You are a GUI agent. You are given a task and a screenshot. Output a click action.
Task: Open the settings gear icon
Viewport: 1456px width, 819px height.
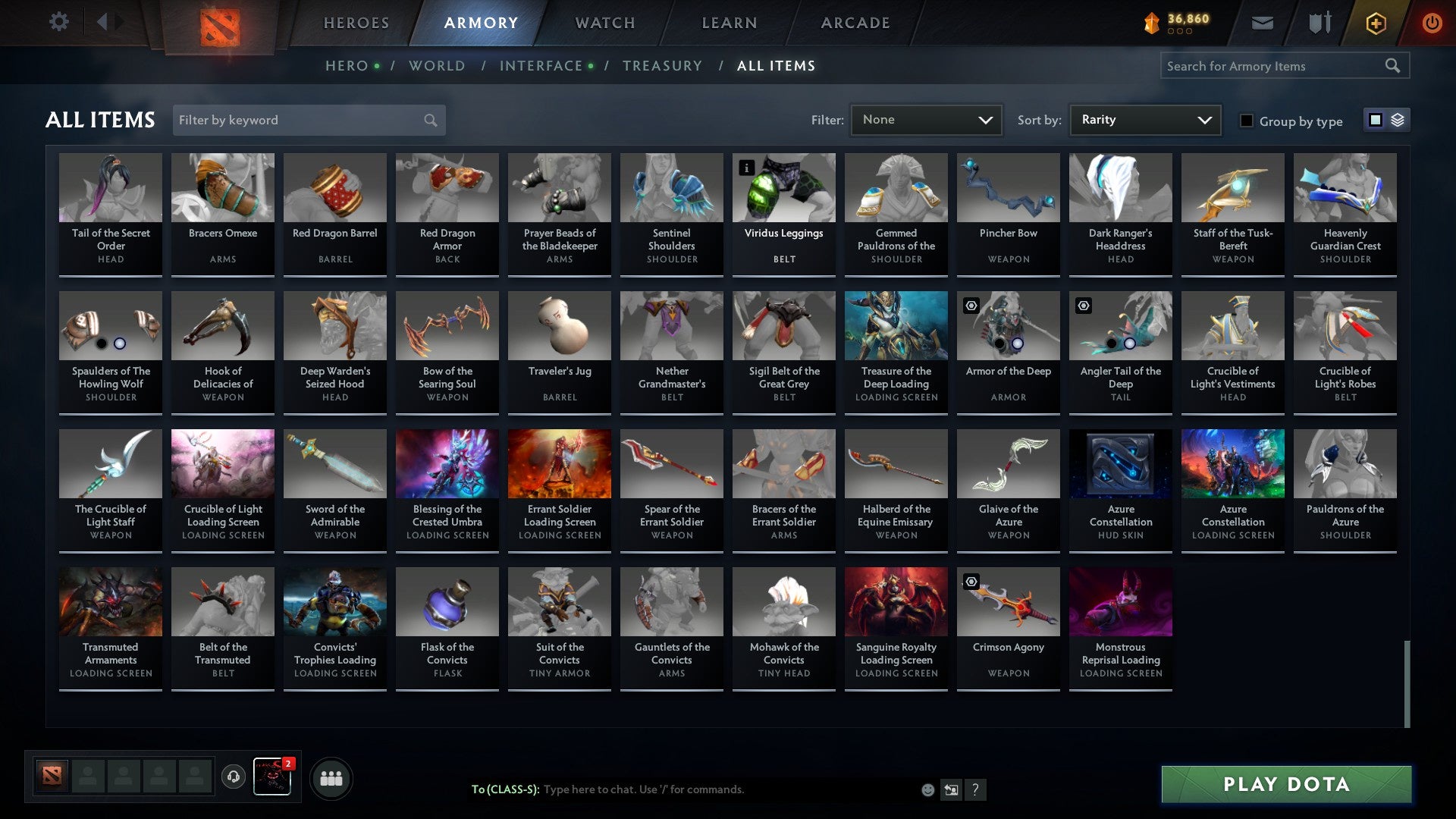[x=58, y=22]
